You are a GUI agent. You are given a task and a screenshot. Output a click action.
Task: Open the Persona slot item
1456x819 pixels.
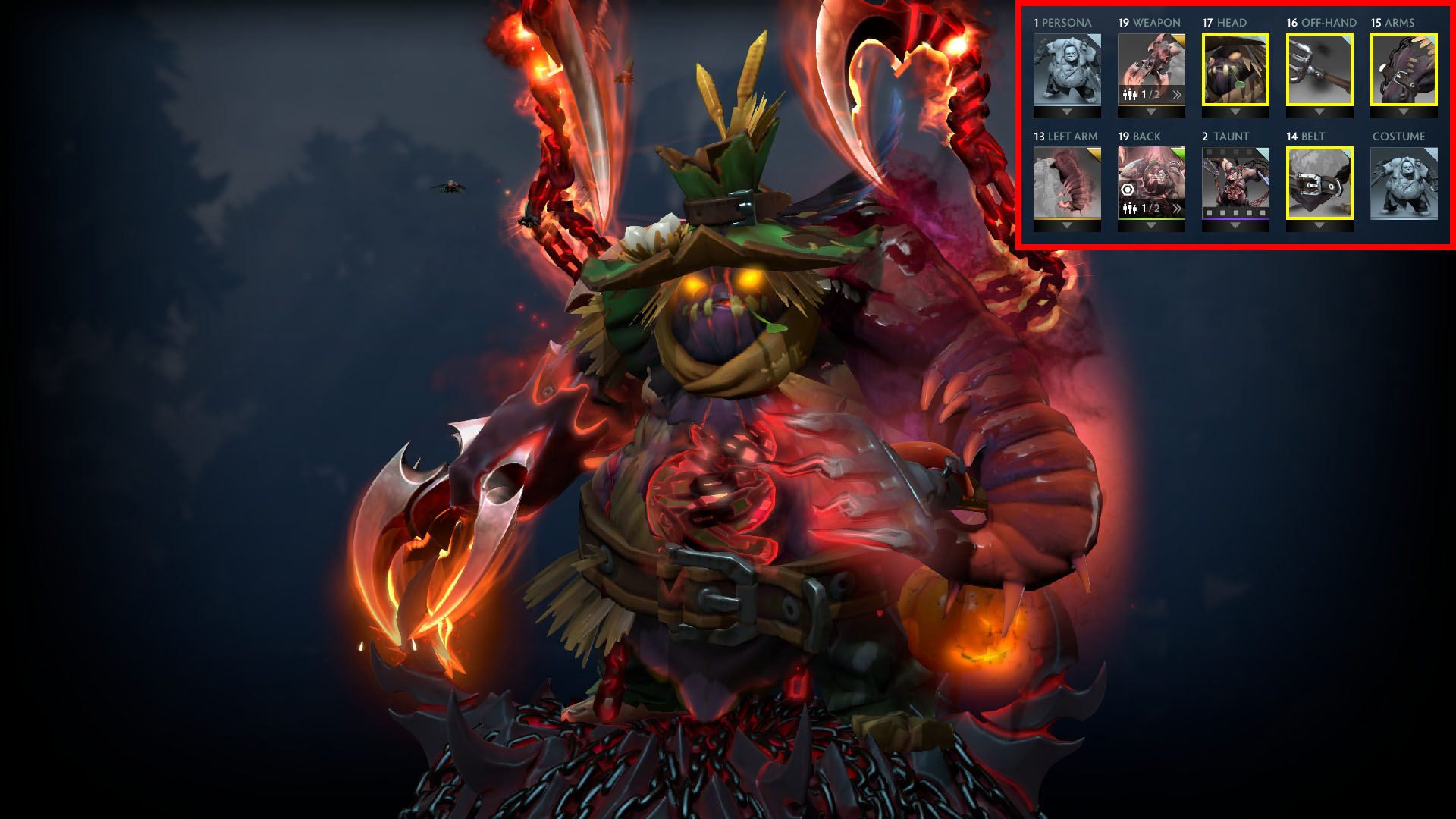point(1068,69)
